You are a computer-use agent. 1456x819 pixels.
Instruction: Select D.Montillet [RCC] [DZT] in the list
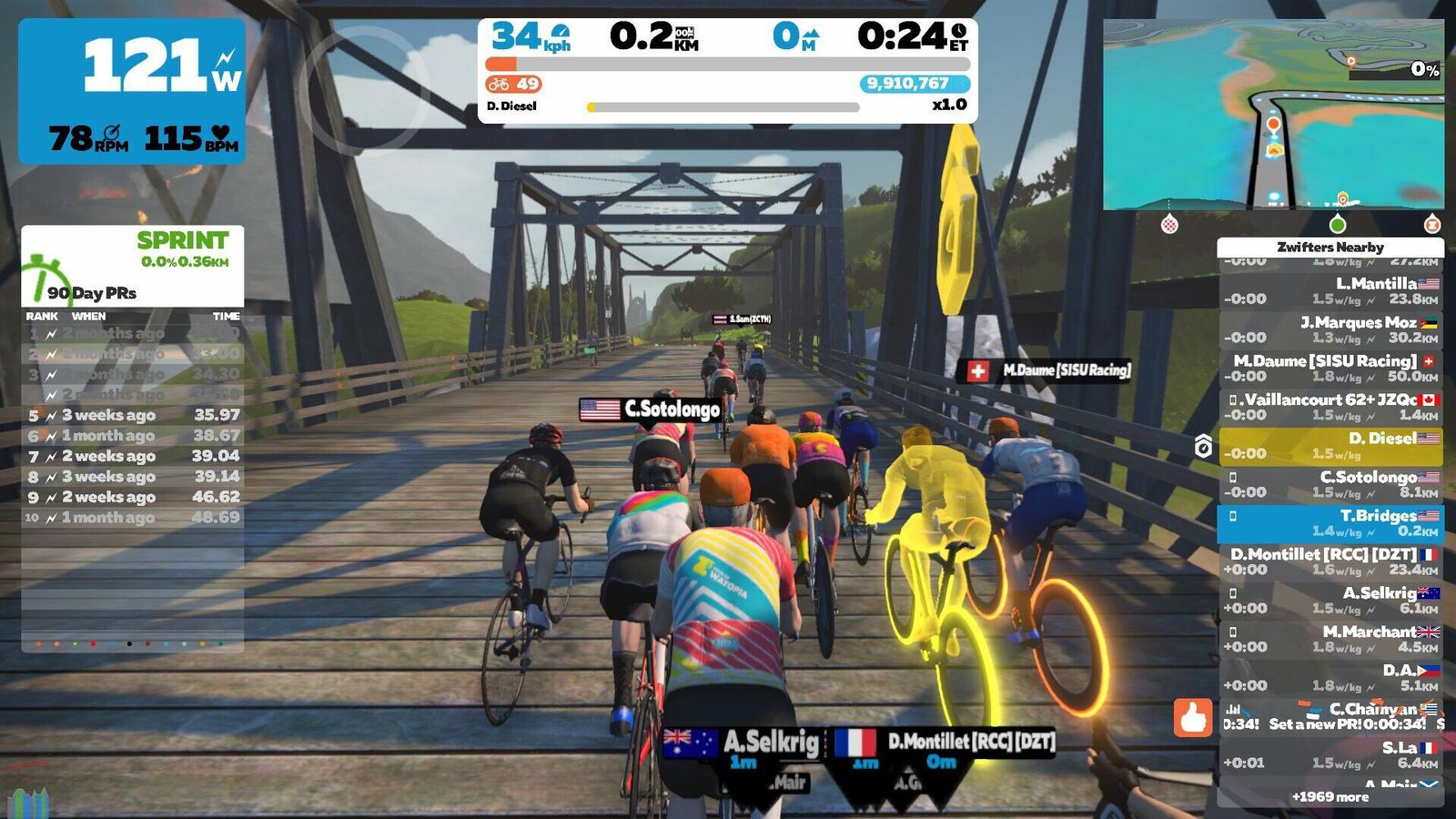(1330, 561)
